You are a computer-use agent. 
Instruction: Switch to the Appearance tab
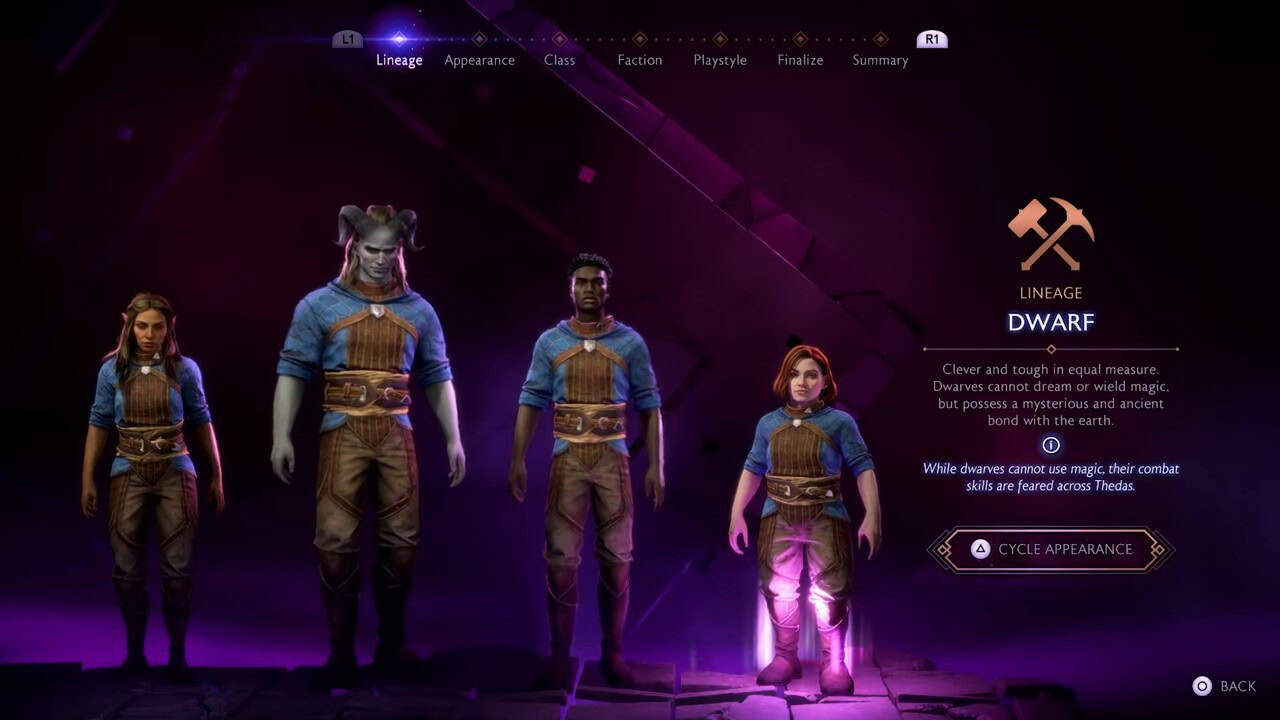click(x=479, y=60)
